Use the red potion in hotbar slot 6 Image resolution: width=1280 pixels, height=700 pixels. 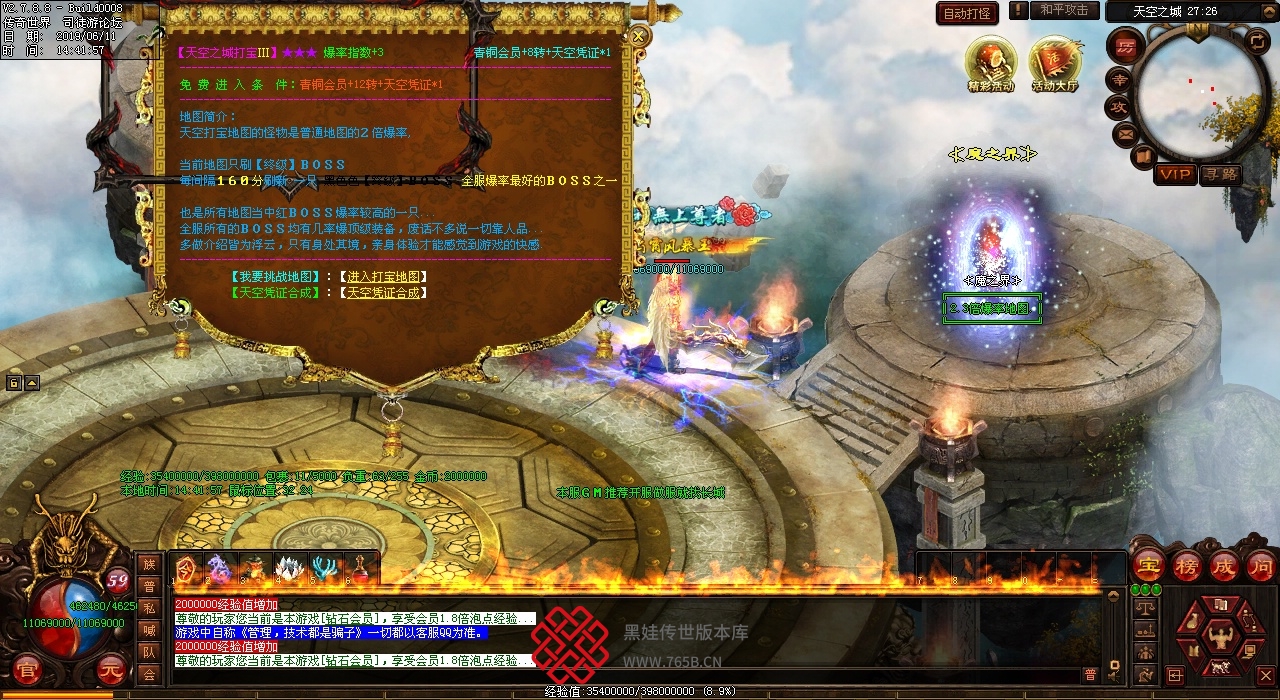[x=361, y=569]
